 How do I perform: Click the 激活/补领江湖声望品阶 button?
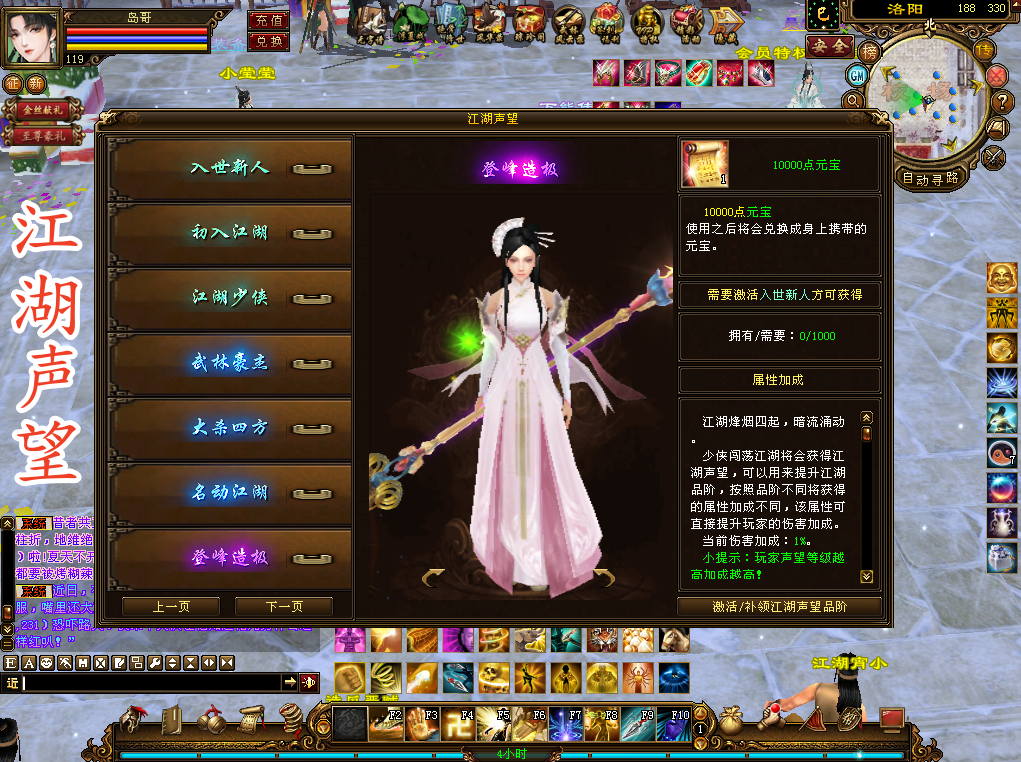[x=779, y=606]
